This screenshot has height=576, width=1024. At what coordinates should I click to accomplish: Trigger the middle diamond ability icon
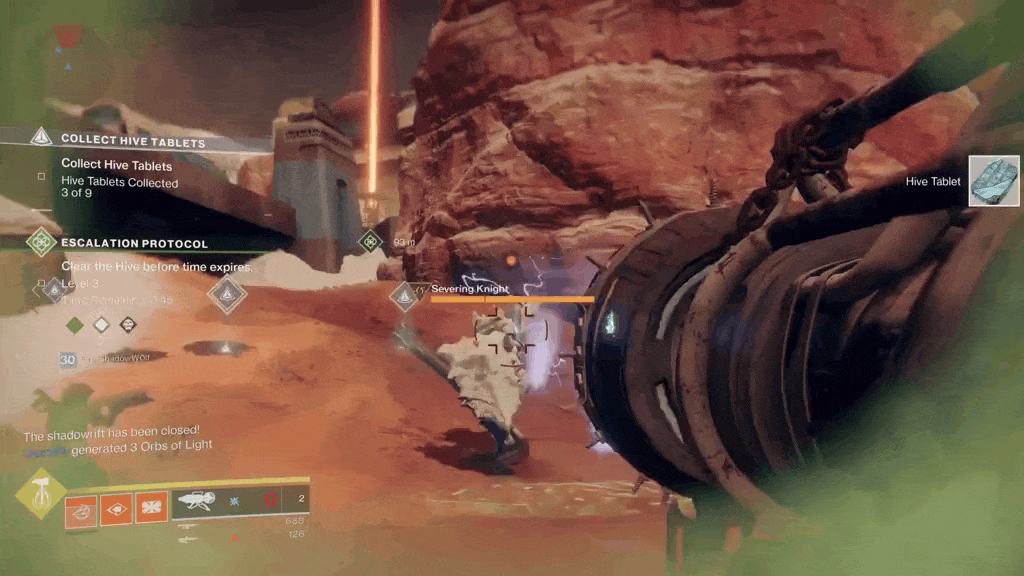click(x=116, y=509)
